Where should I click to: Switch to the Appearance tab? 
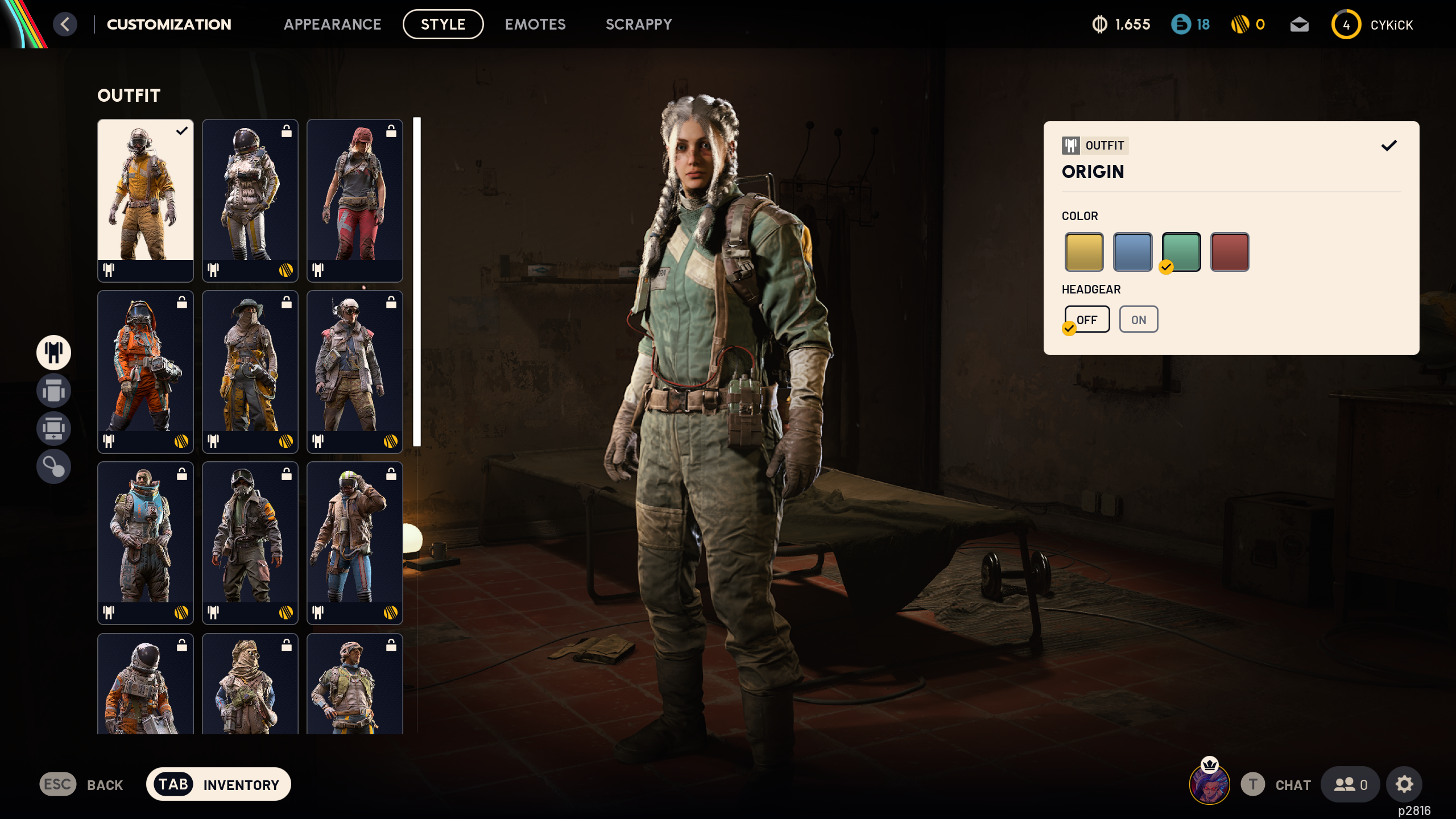(332, 24)
